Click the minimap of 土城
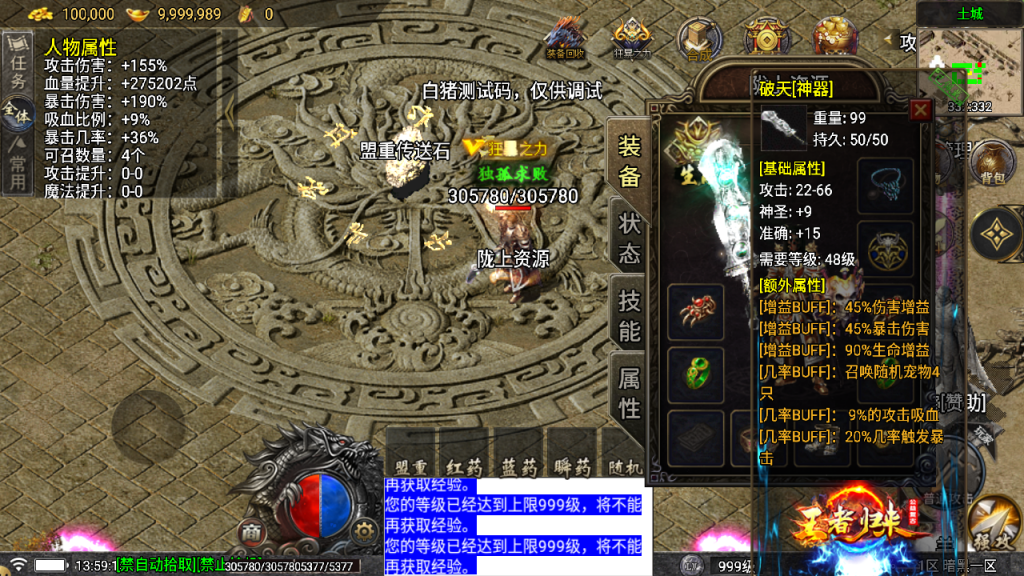The width and height of the screenshot is (1024, 576). pyautogui.click(x=967, y=62)
